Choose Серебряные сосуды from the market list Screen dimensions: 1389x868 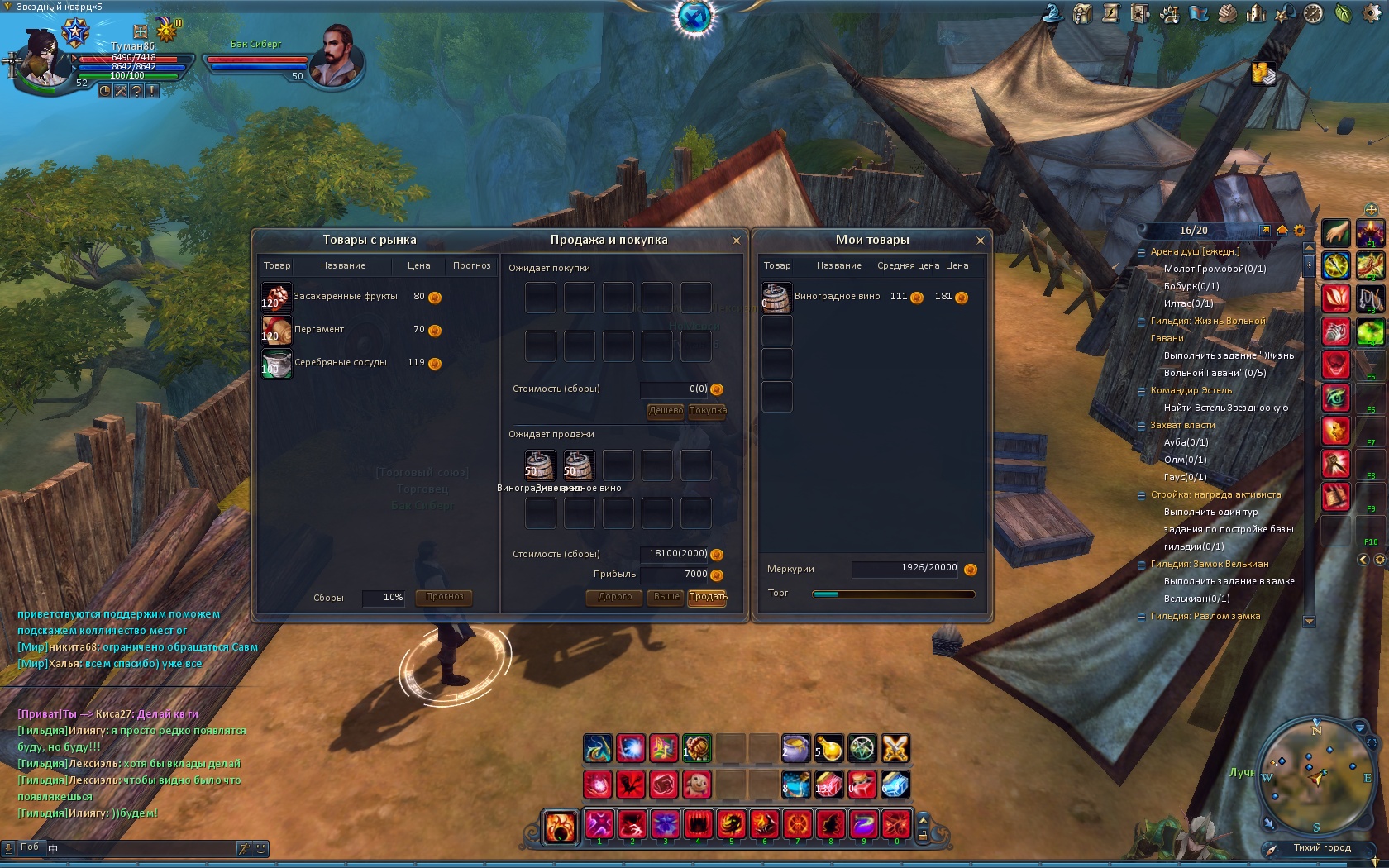[x=340, y=363]
